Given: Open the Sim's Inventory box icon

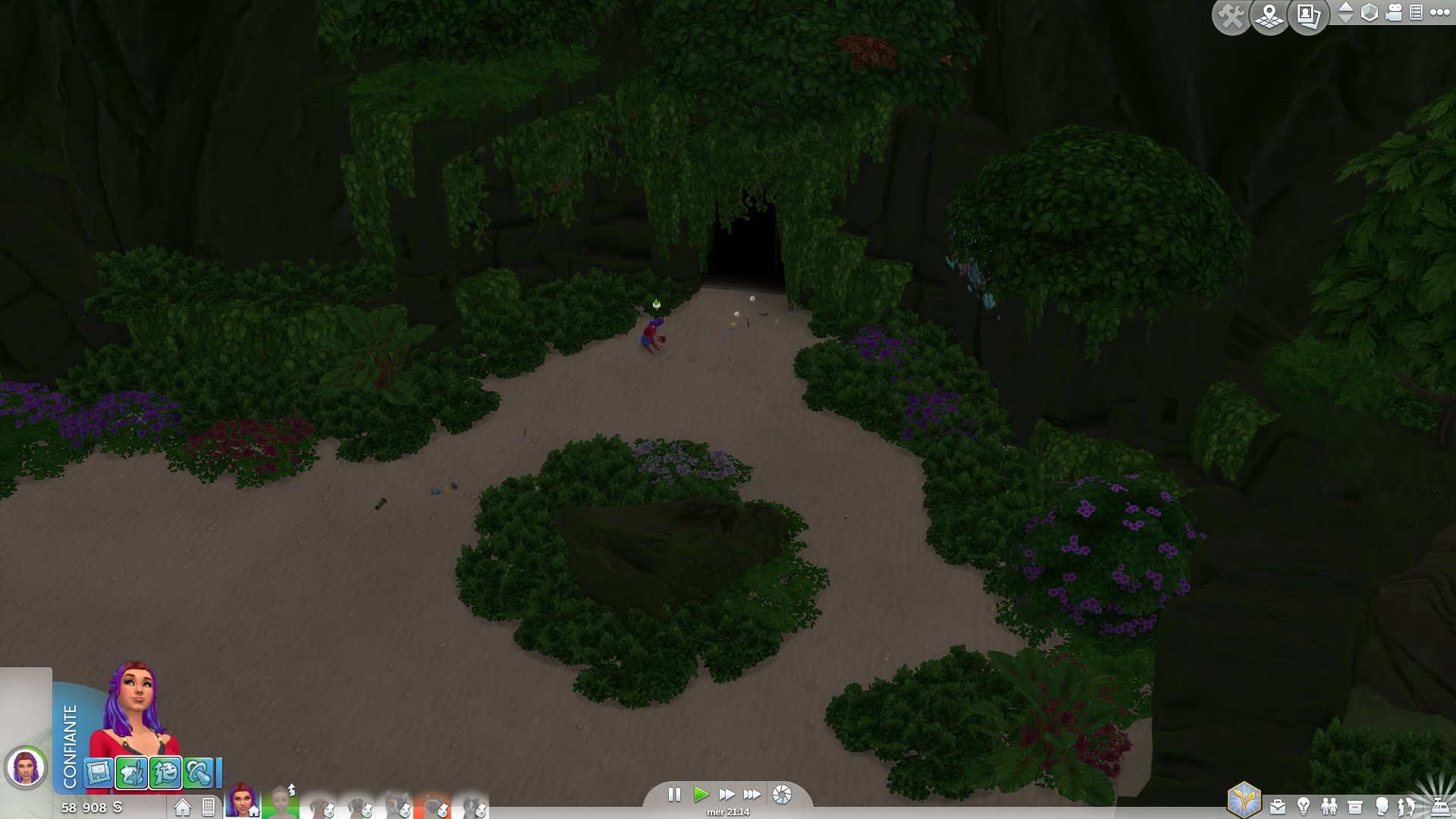Looking at the screenshot, I should pos(1354,805).
